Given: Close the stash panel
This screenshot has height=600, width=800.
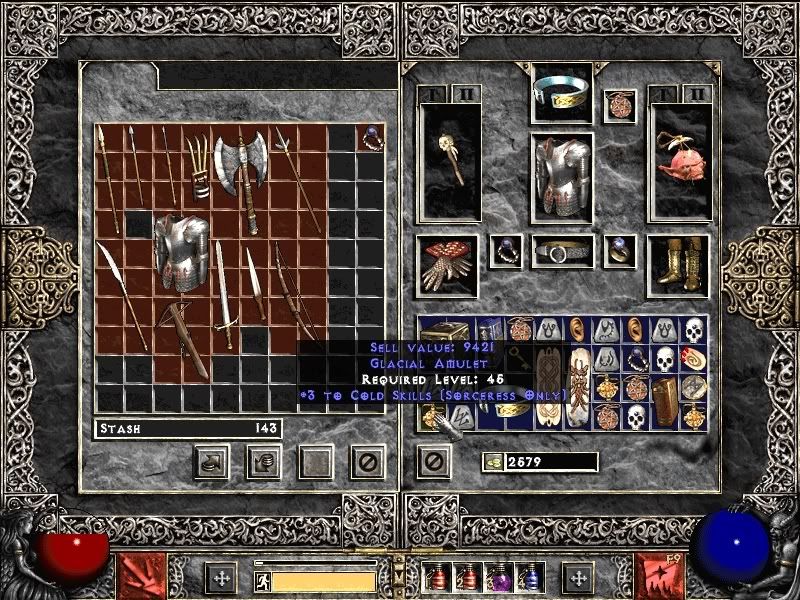Looking at the screenshot, I should [x=367, y=461].
